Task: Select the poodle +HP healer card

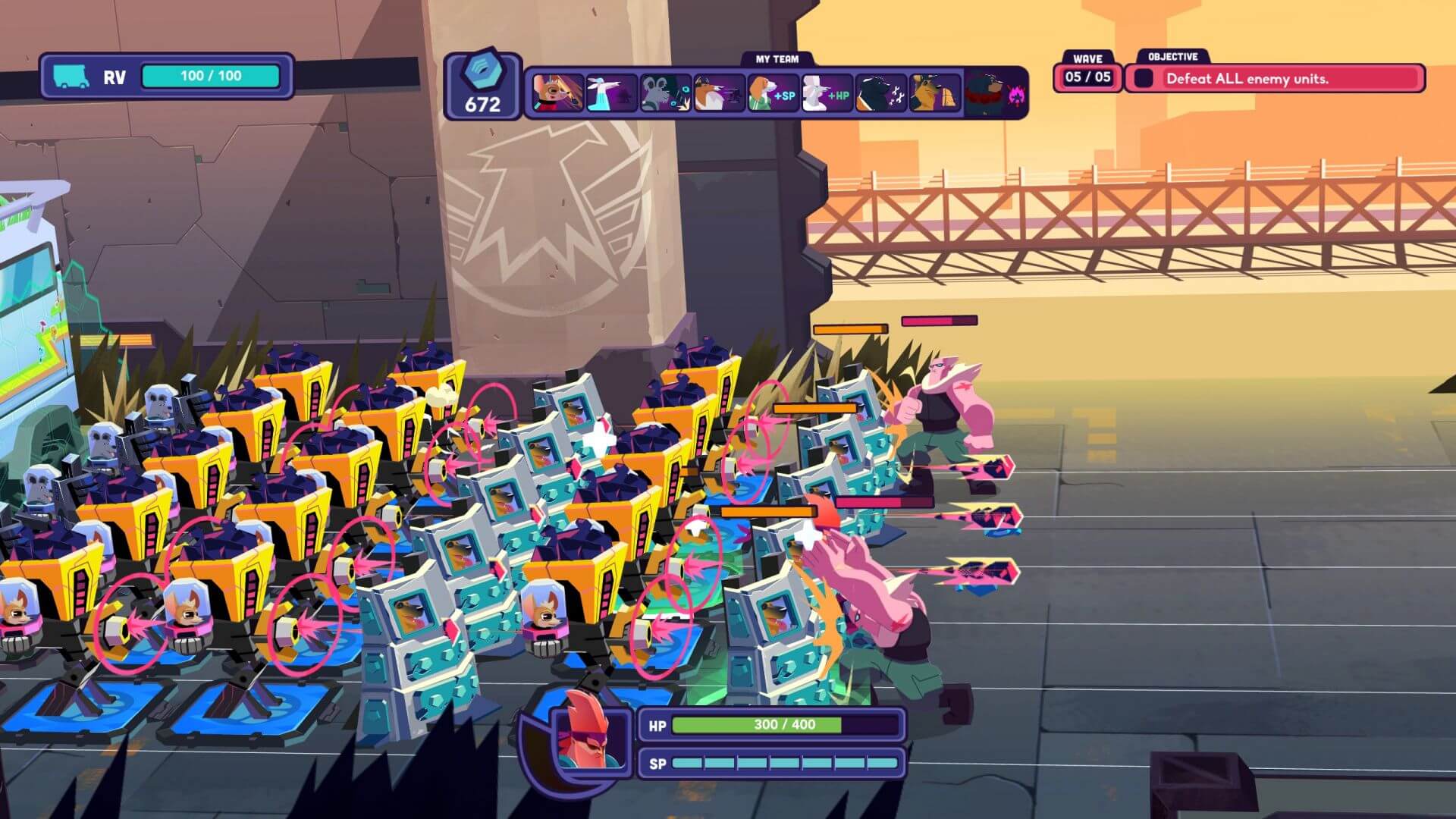Action: 827,93
